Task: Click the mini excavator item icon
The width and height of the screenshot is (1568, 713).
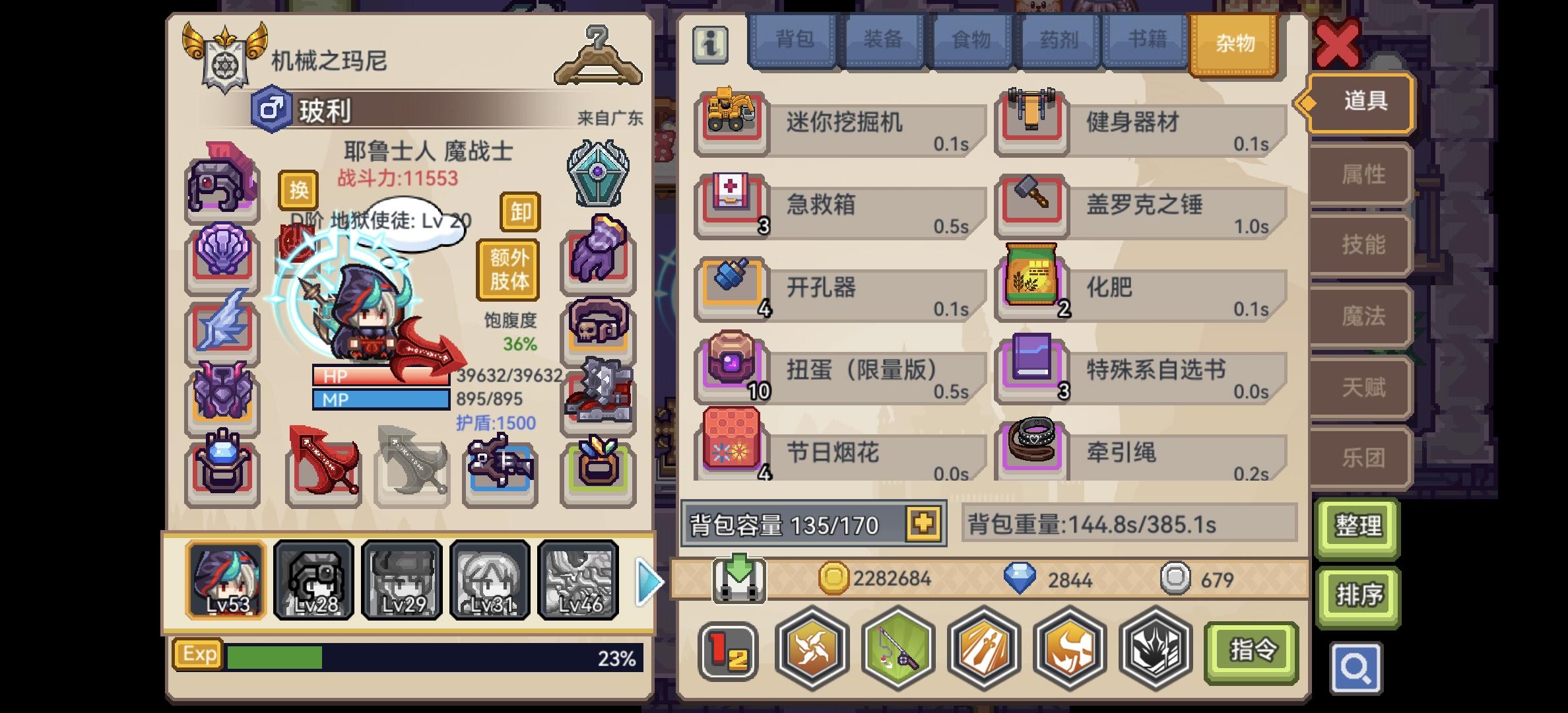Action: click(x=733, y=121)
